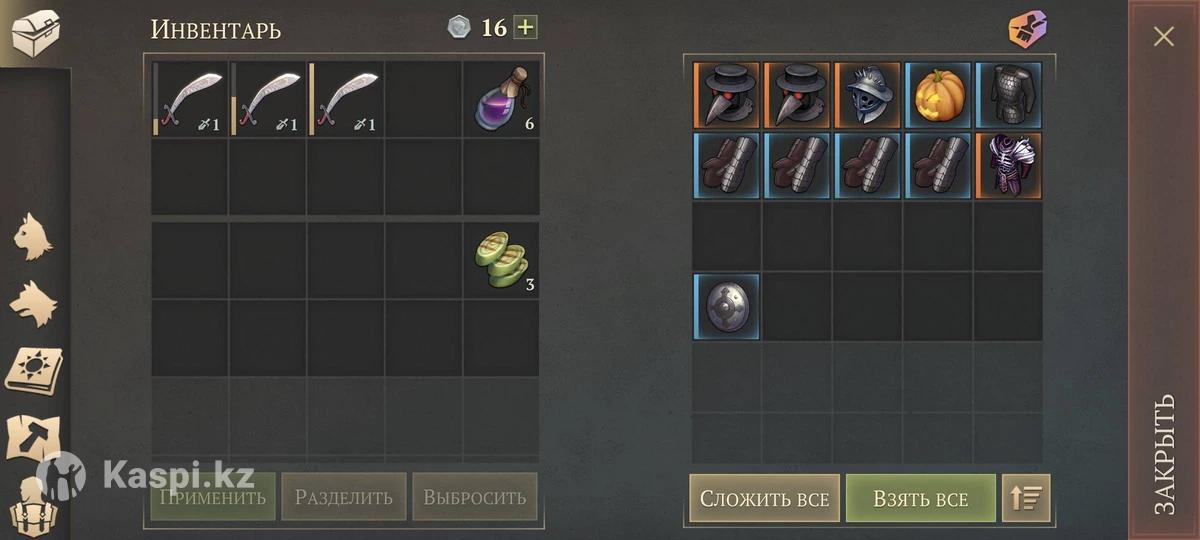Tap the paint brush icon above the chest
This screenshot has height=540, width=1200.
pyautogui.click(x=1027, y=28)
